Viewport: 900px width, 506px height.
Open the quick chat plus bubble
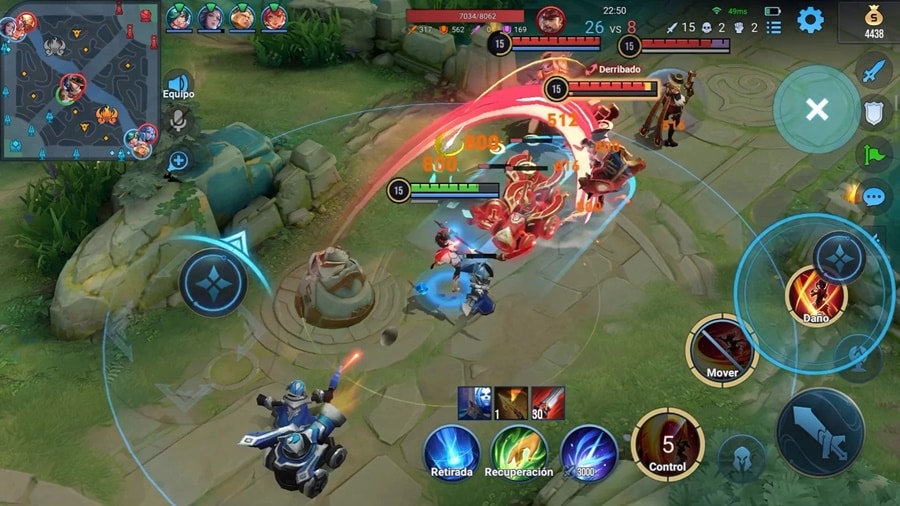pyautogui.click(x=178, y=160)
